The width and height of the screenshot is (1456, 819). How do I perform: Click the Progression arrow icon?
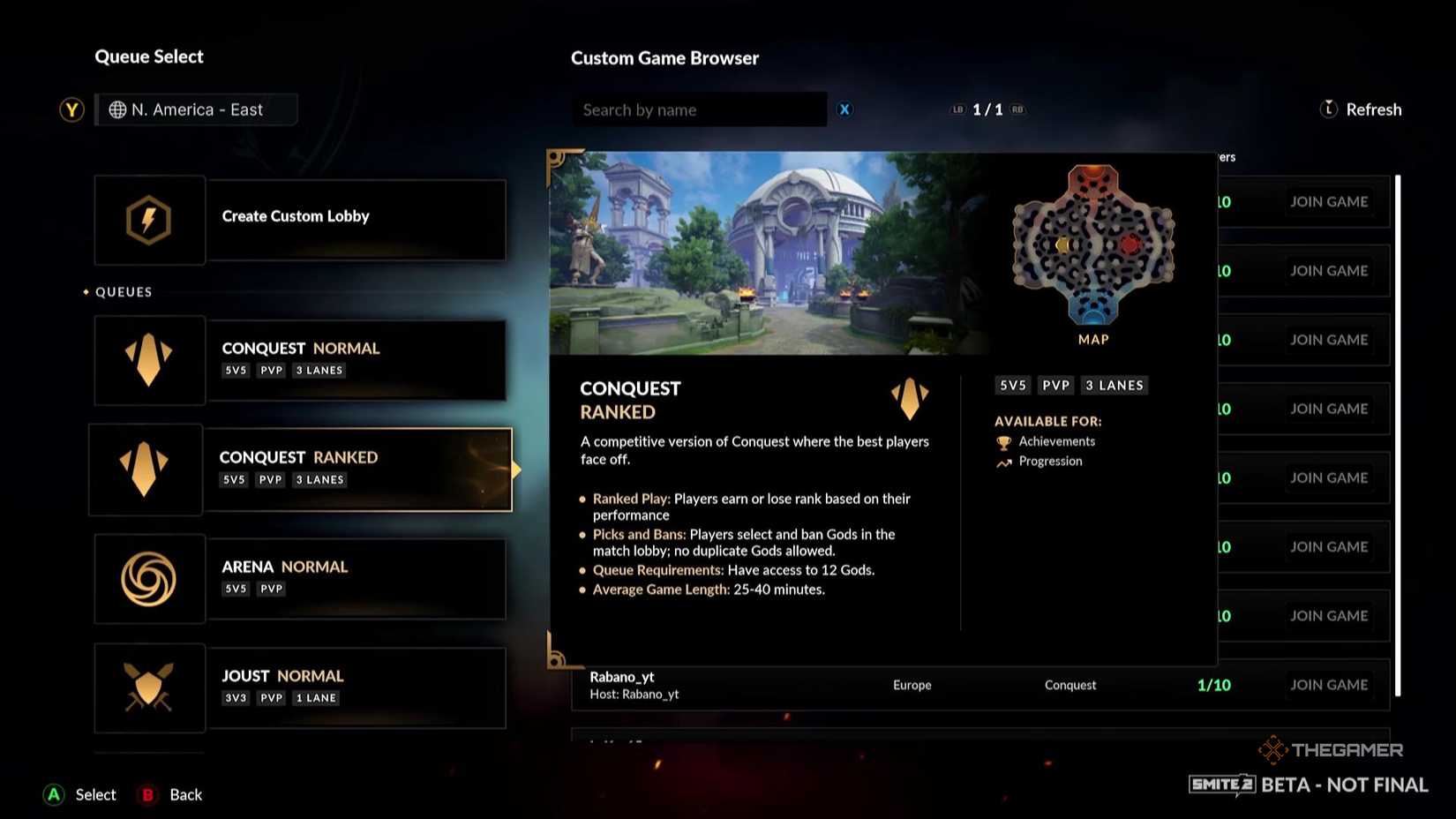[1003, 462]
